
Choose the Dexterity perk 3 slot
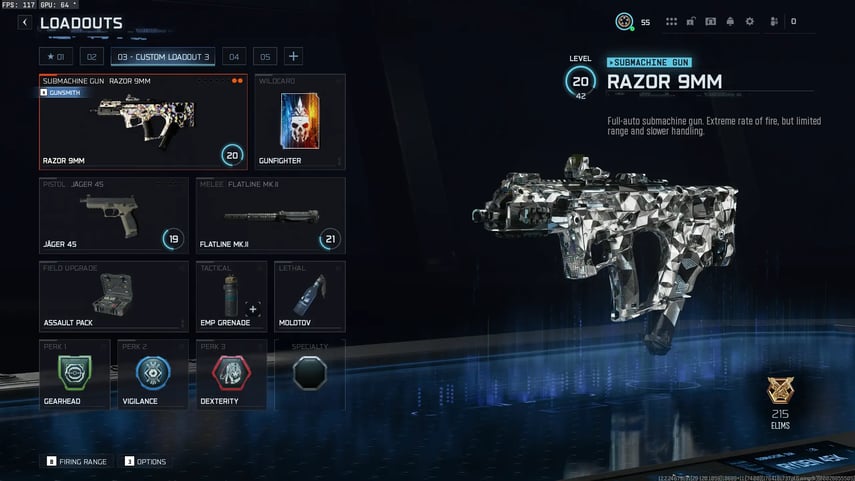pyautogui.click(x=231, y=374)
